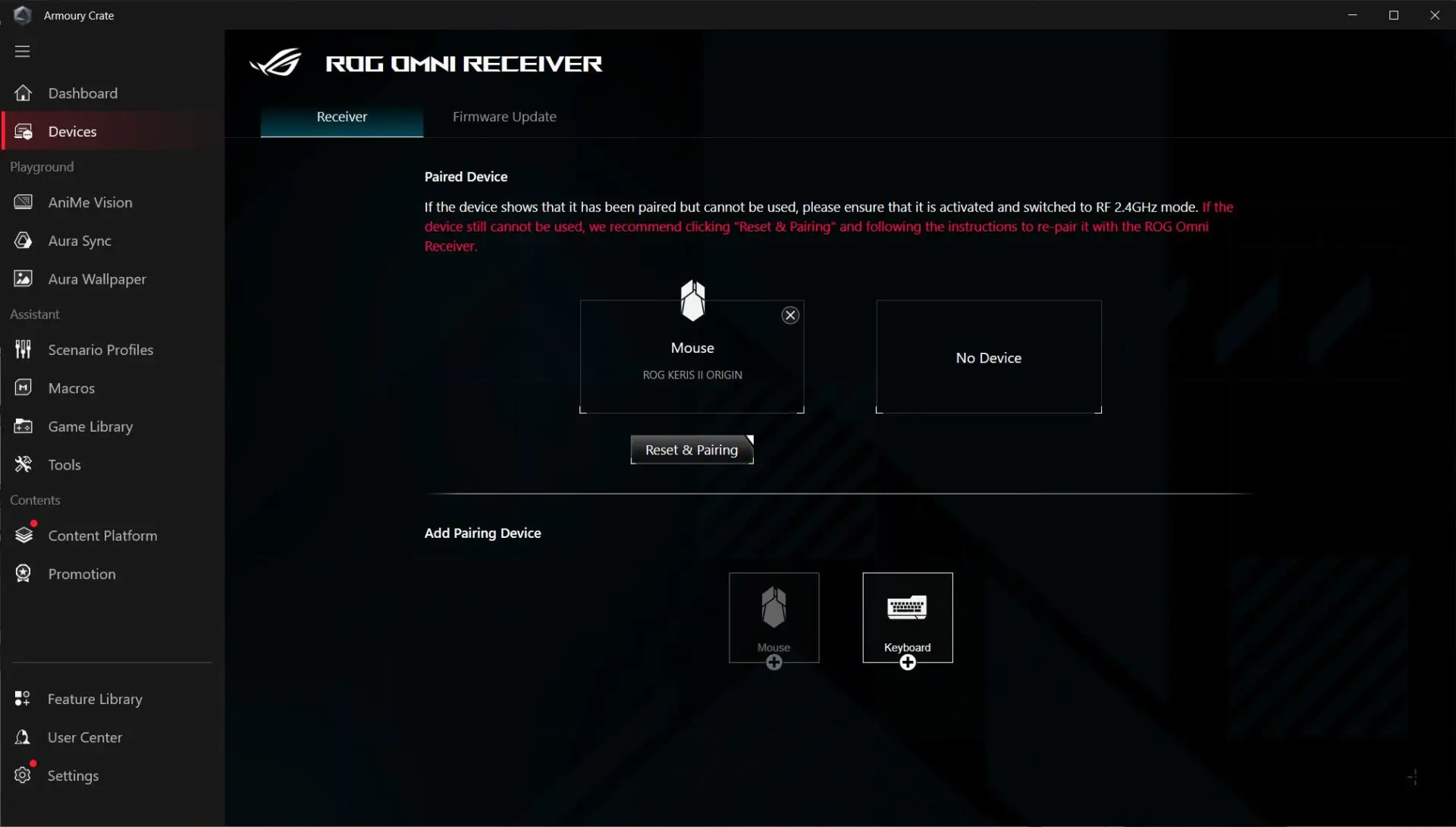Click the Reset & Pairing button
This screenshot has width=1456, height=827.
(691, 449)
